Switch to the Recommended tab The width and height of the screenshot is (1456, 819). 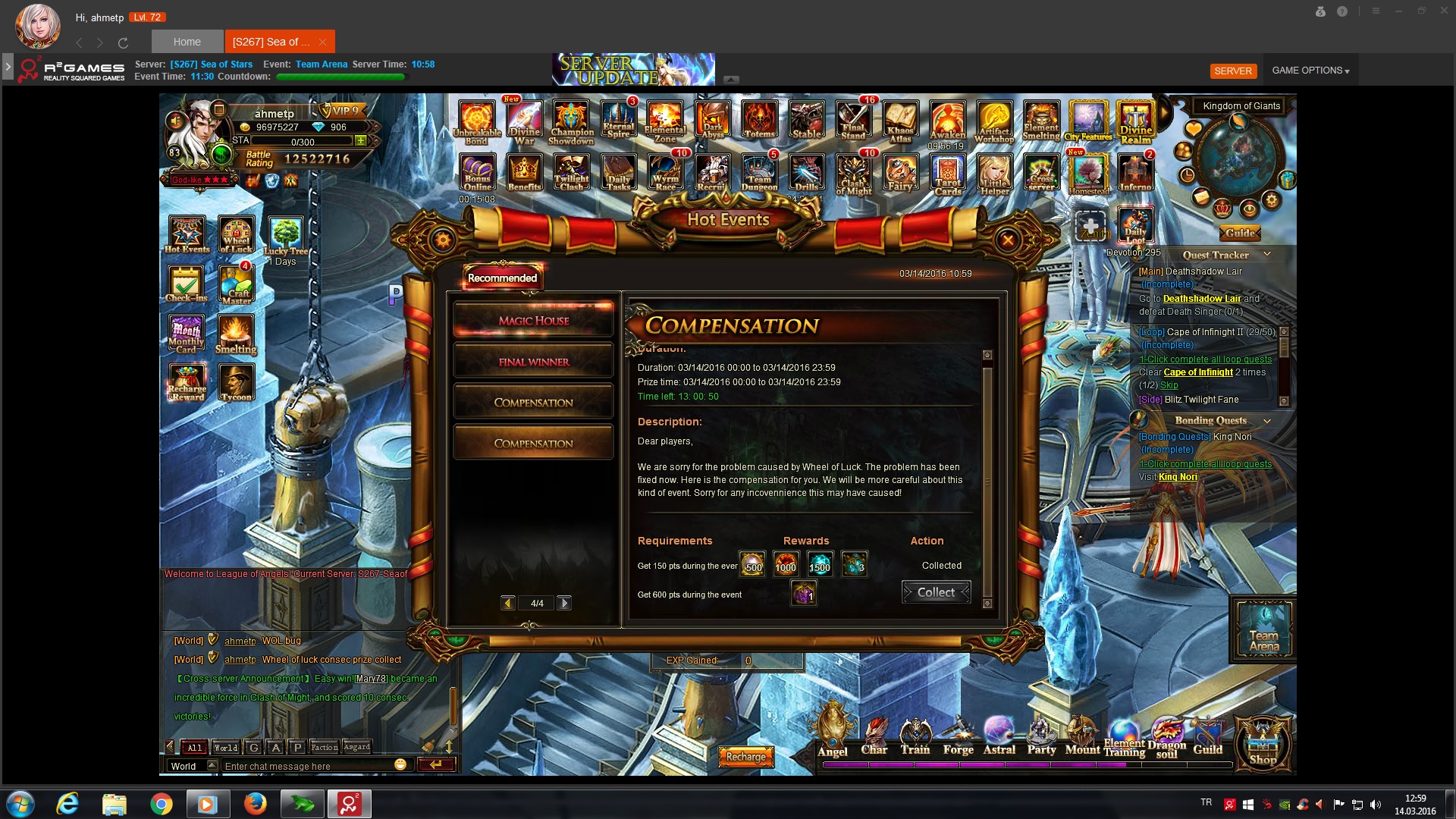click(x=502, y=278)
